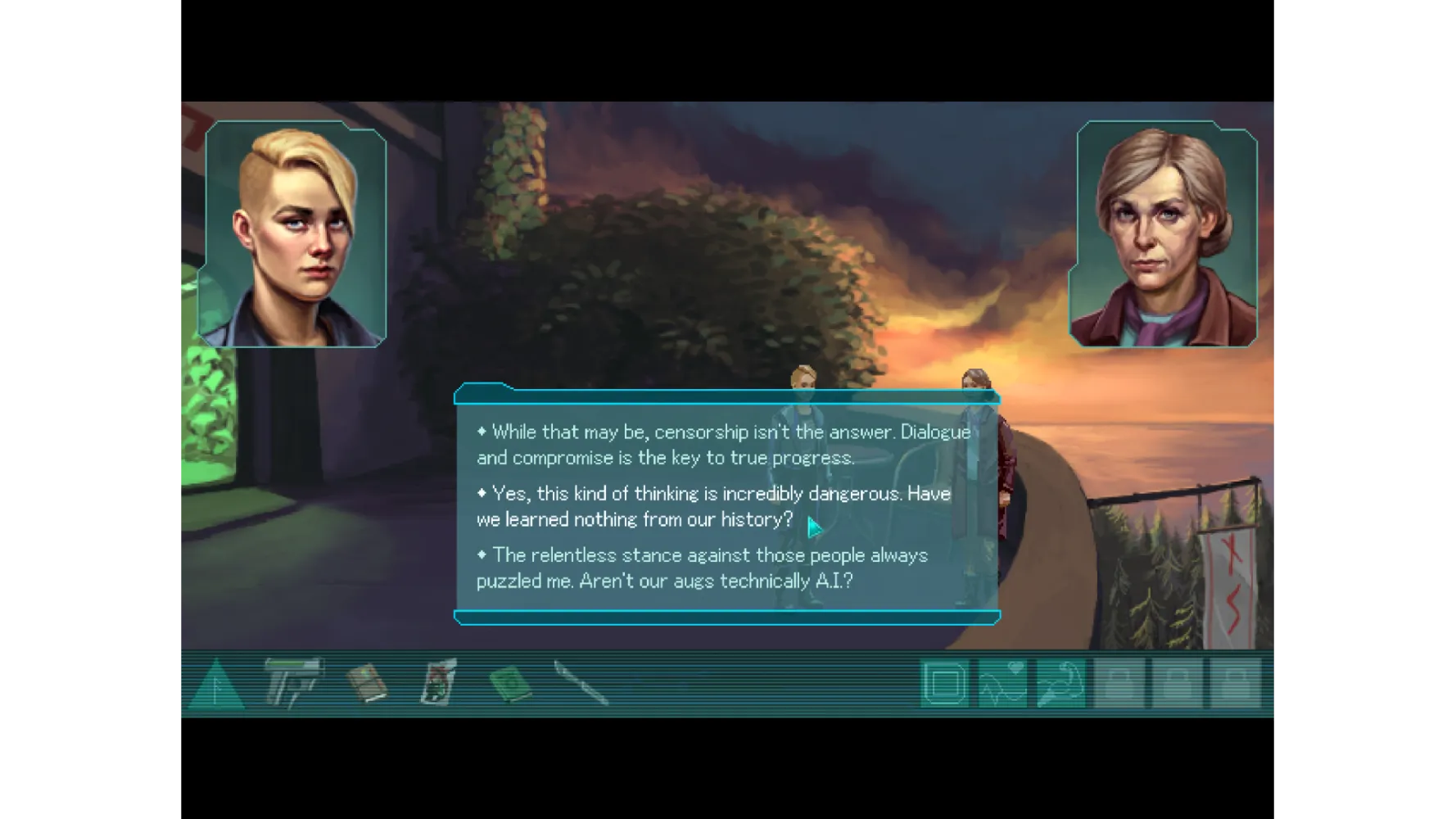Screen dimensions: 1456x819
Task: Select the scalpel inventory item
Action: pos(581,683)
